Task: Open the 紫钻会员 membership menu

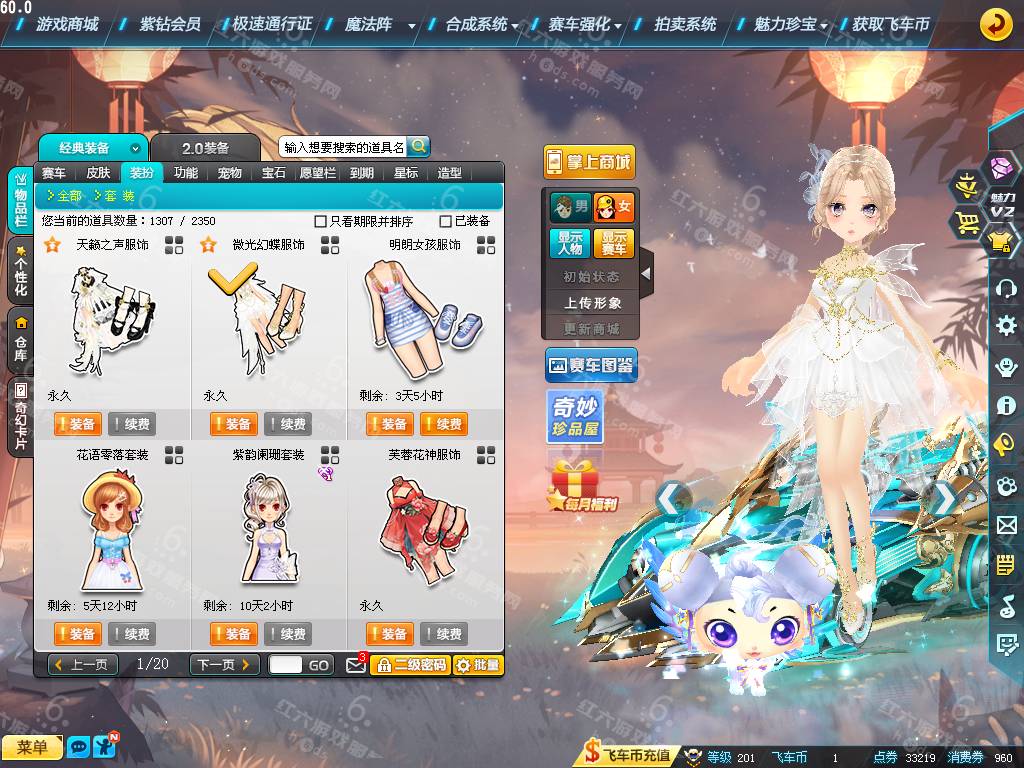Action: pyautogui.click(x=170, y=24)
